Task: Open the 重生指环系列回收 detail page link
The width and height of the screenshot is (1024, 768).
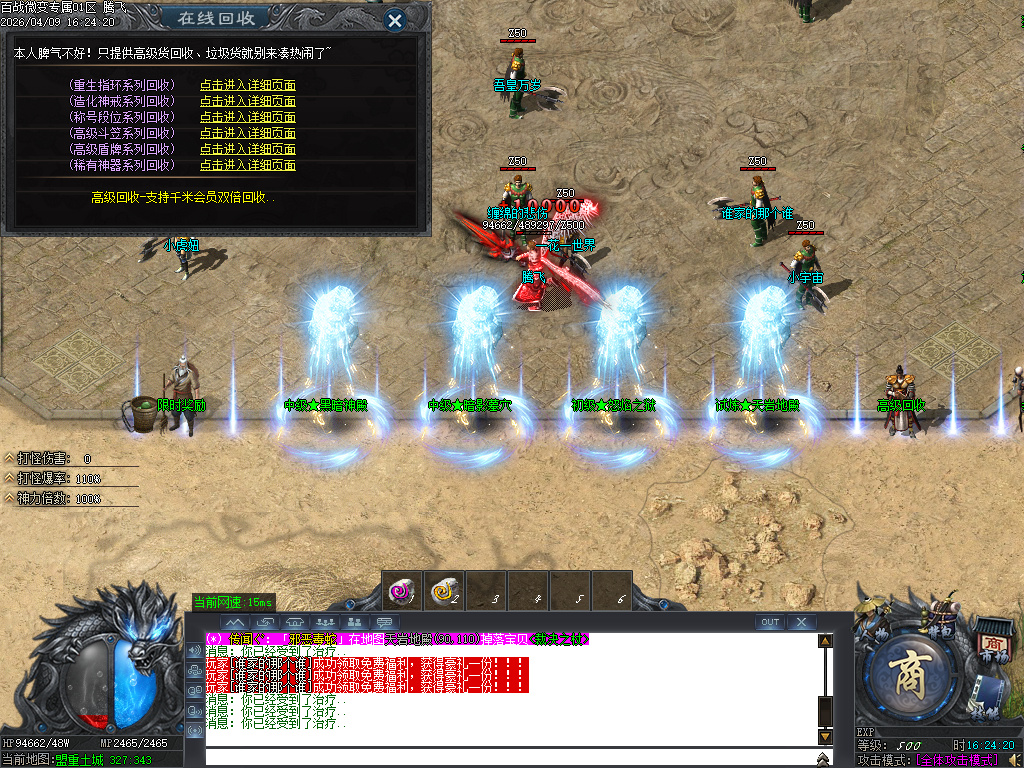Action: (247, 86)
